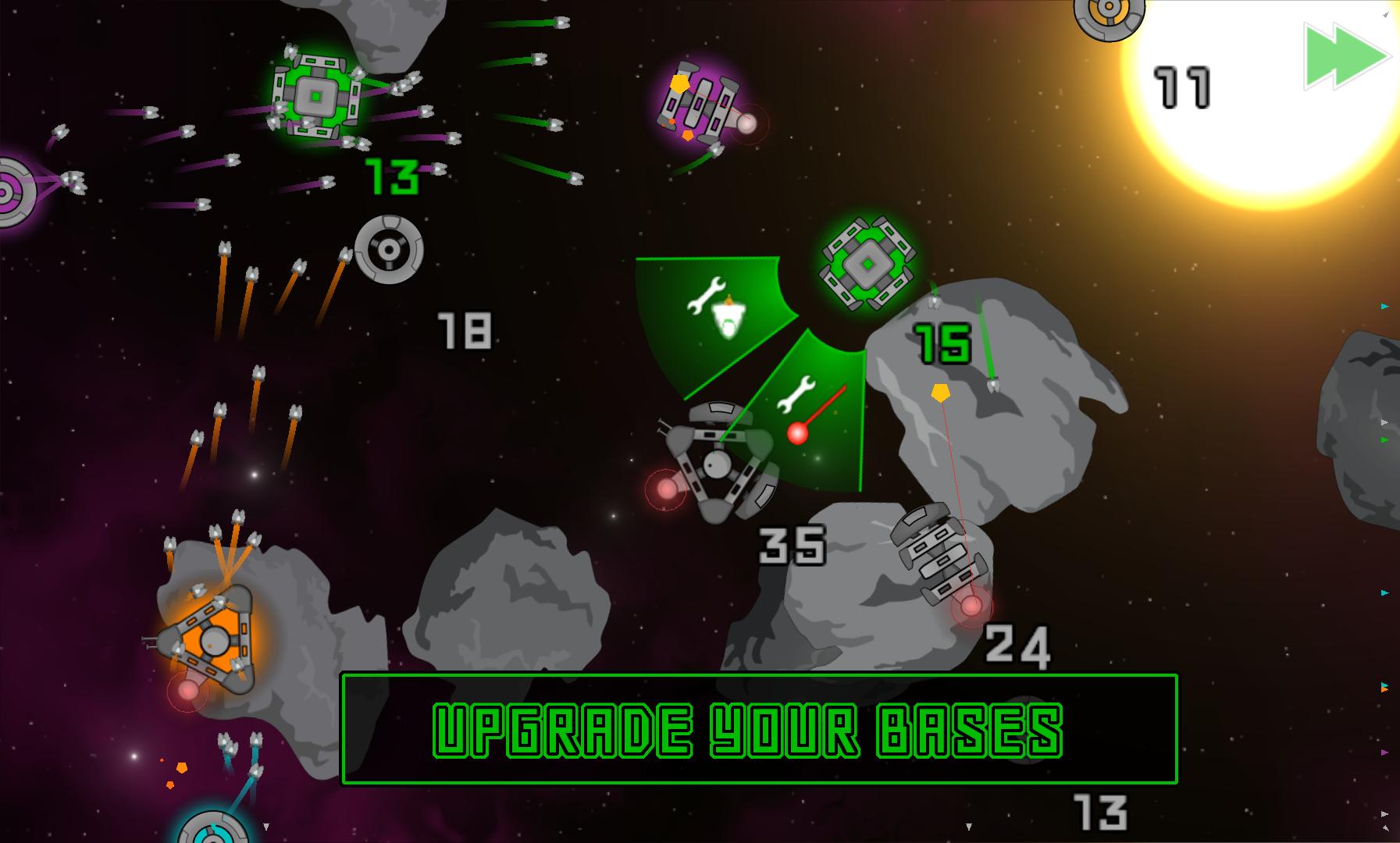Select the green base showing 15
The width and height of the screenshot is (1400, 843).
[x=867, y=264]
